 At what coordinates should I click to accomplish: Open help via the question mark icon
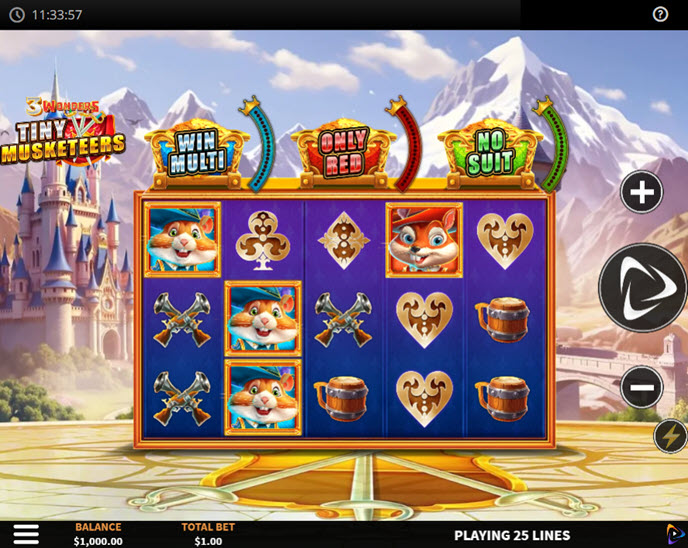660,14
